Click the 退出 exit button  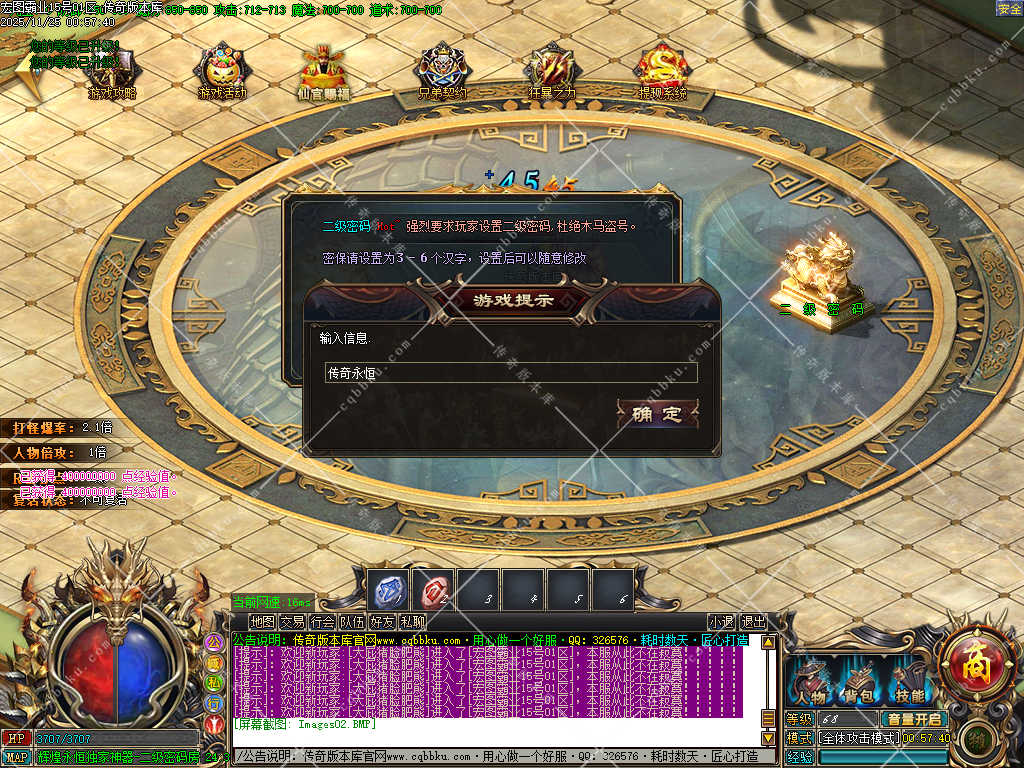coord(753,622)
